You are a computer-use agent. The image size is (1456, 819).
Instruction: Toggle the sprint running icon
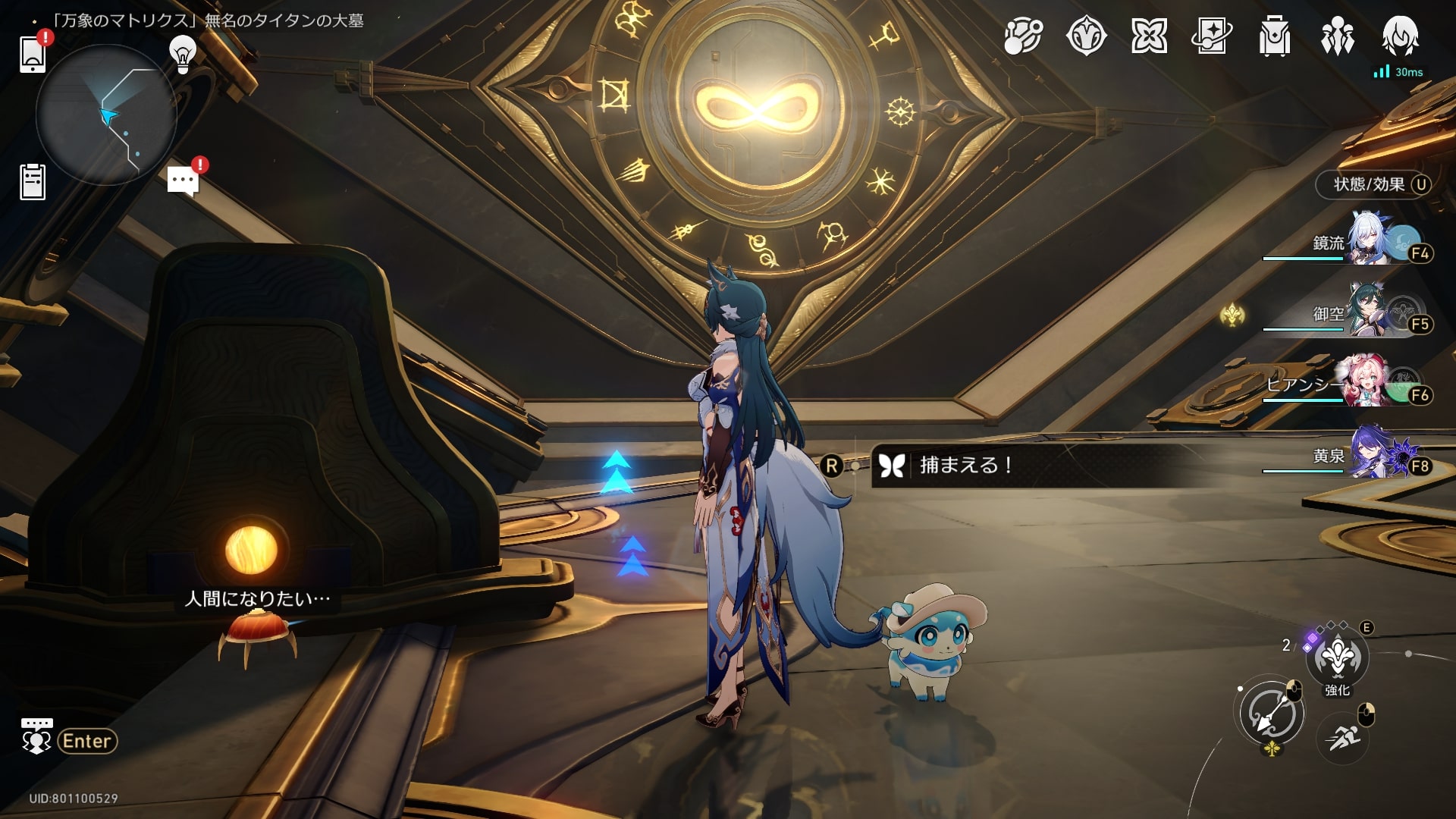pos(1343,737)
